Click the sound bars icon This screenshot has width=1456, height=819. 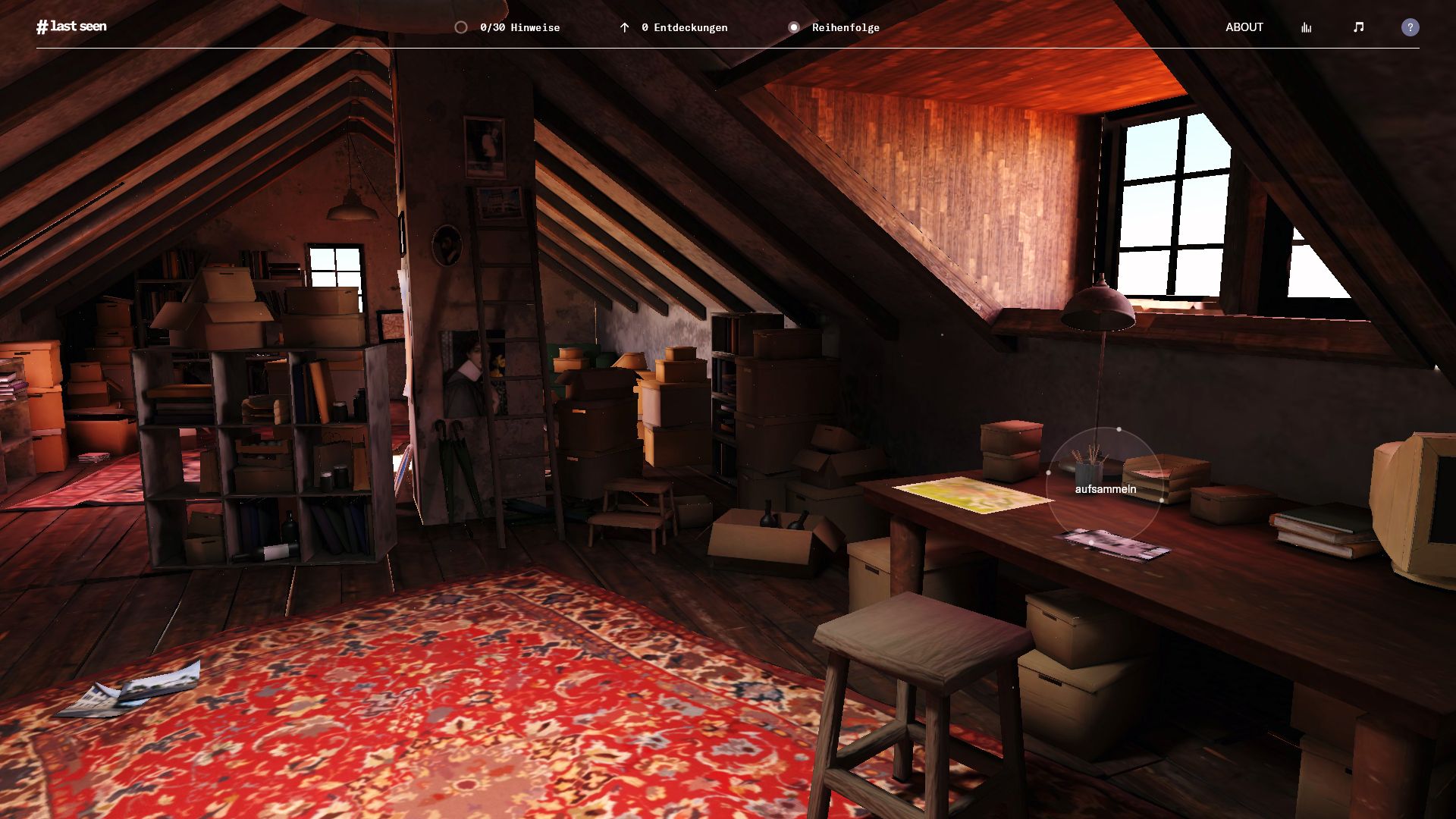[x=1306, y=27]
